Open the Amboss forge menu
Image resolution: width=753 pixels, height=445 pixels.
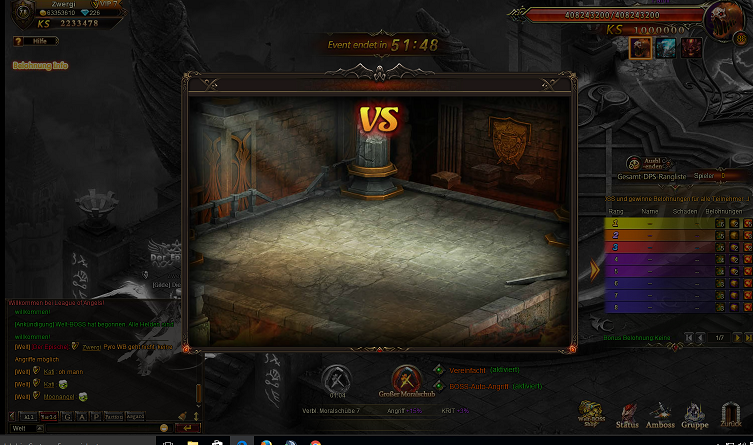pos(661,413)
